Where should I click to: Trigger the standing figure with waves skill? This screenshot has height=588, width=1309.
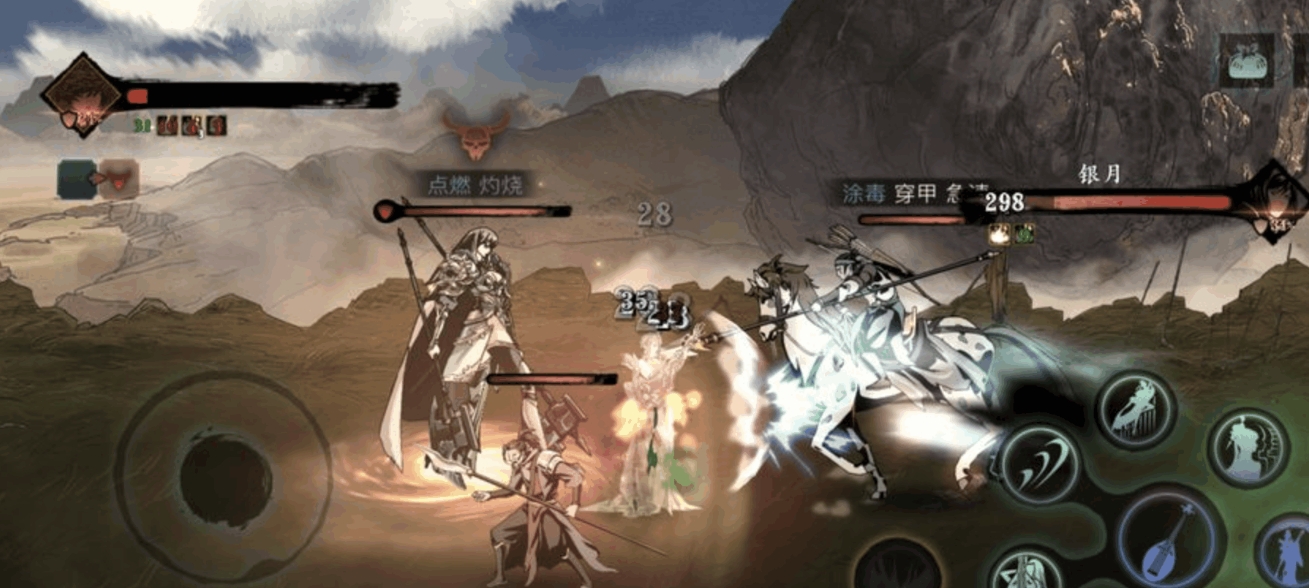point(1247,447)
